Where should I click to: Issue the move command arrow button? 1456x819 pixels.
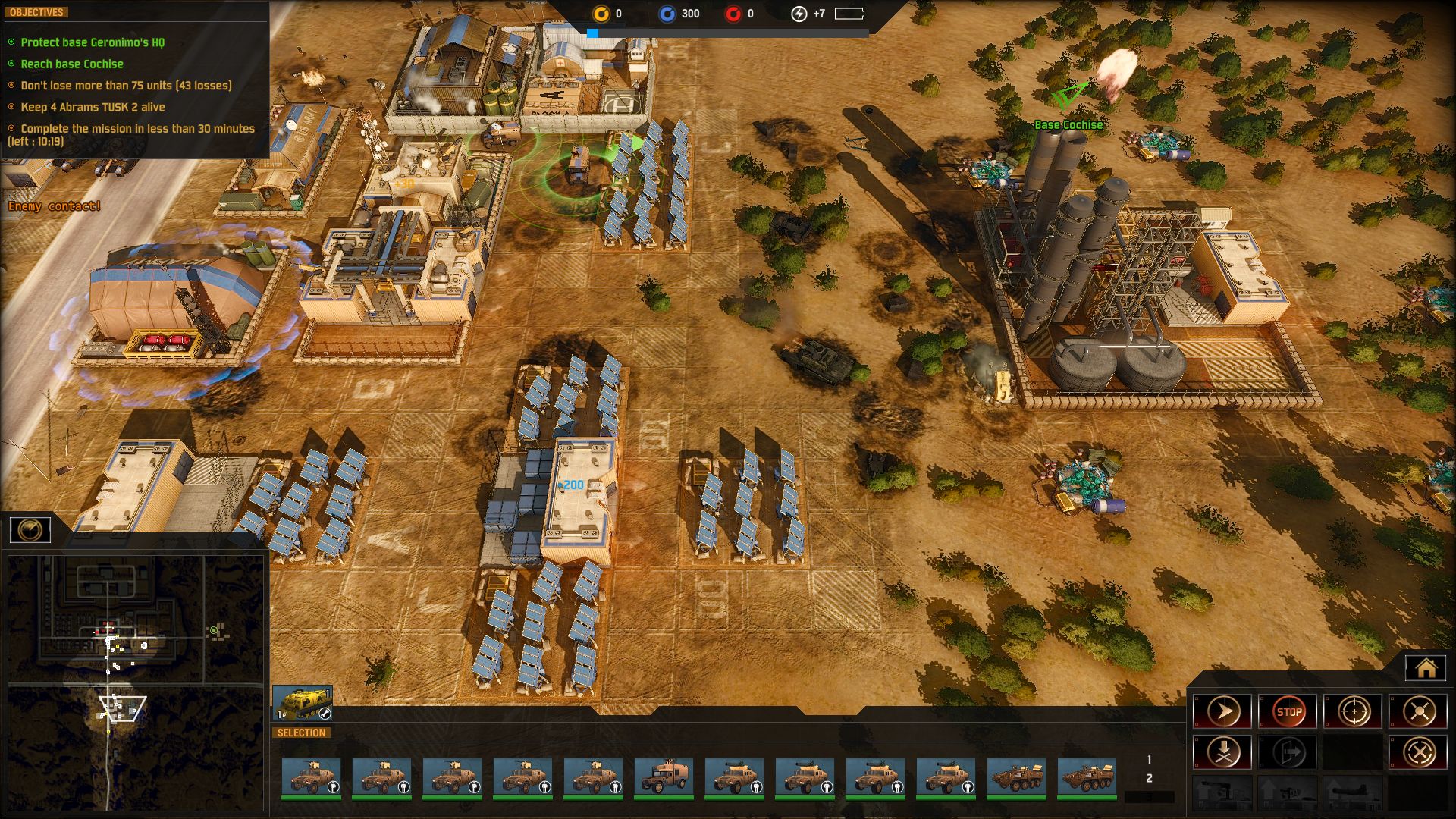[1222, 711]
